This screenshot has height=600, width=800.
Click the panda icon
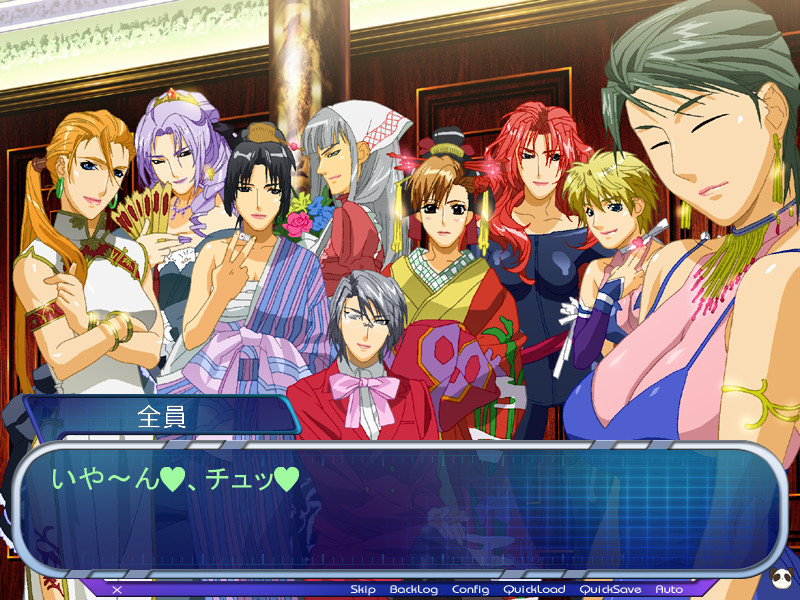click(x=781, y=581)
